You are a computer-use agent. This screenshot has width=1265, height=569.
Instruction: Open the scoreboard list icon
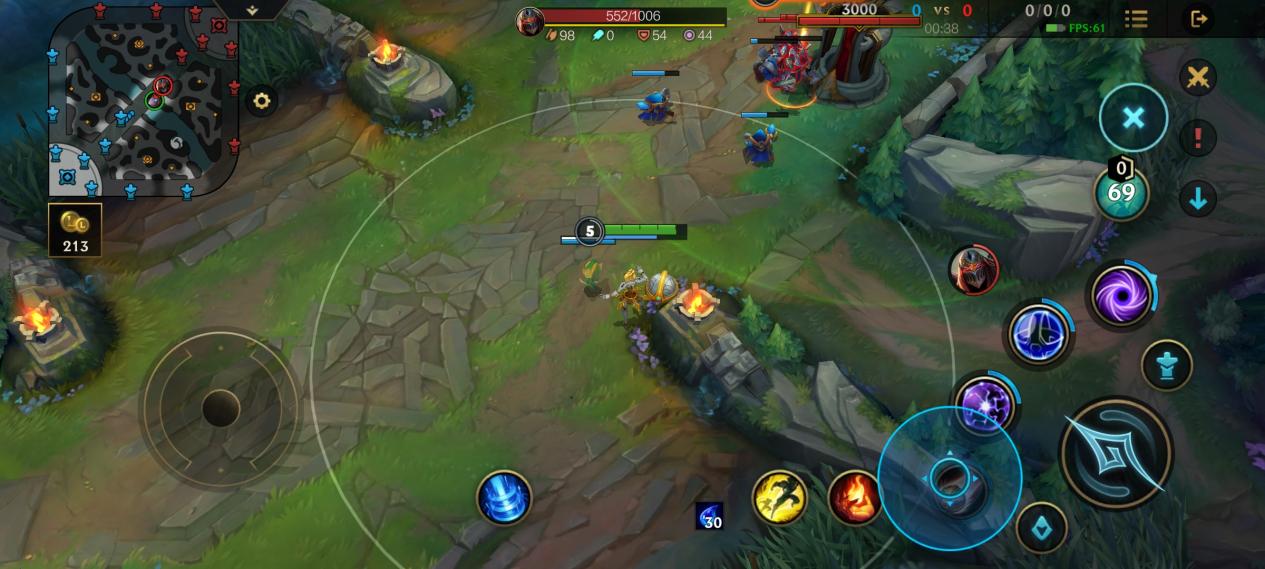1136,19
